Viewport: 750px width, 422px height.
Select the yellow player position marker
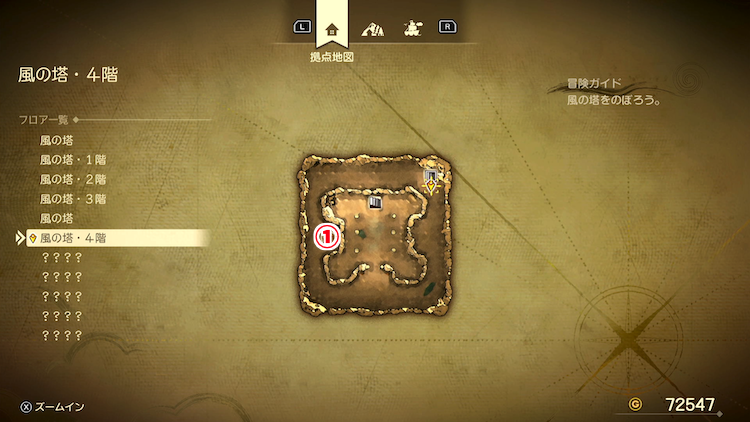click(x=430, y=185)
